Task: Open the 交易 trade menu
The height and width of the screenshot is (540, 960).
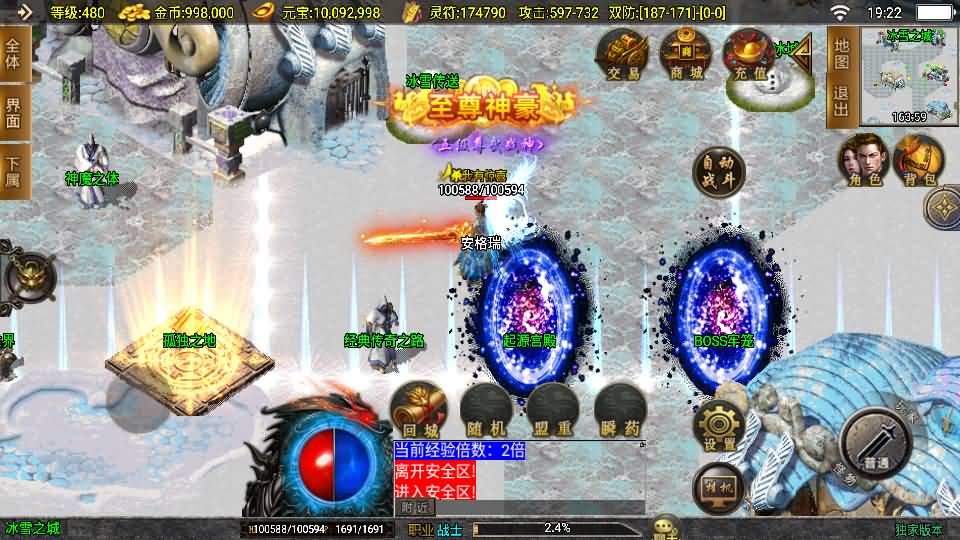Action: click(621, 54)
